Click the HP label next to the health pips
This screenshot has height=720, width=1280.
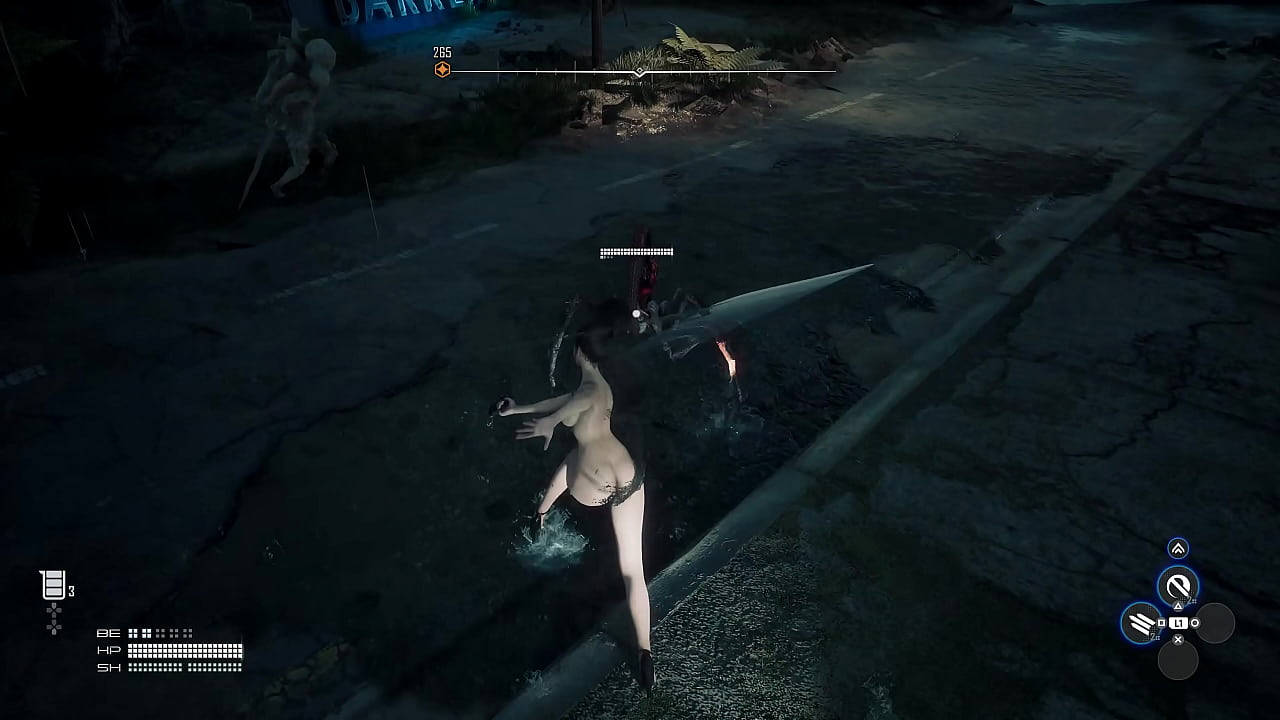[x=109, y=650]
